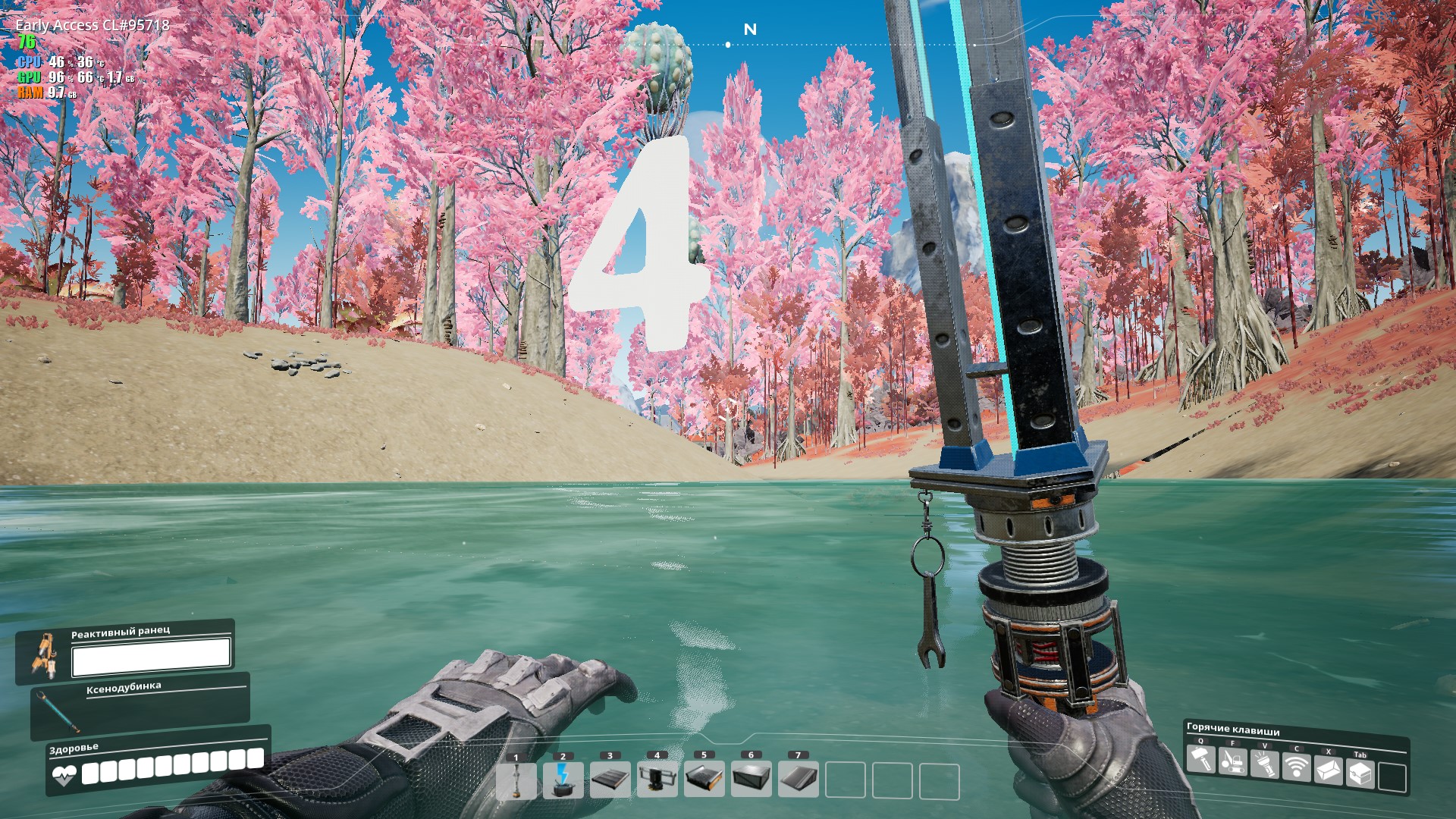Viewport: 1456px width, 819px height.
Task: Pick the flat foundation in slot 3
Action: (610, 781)
